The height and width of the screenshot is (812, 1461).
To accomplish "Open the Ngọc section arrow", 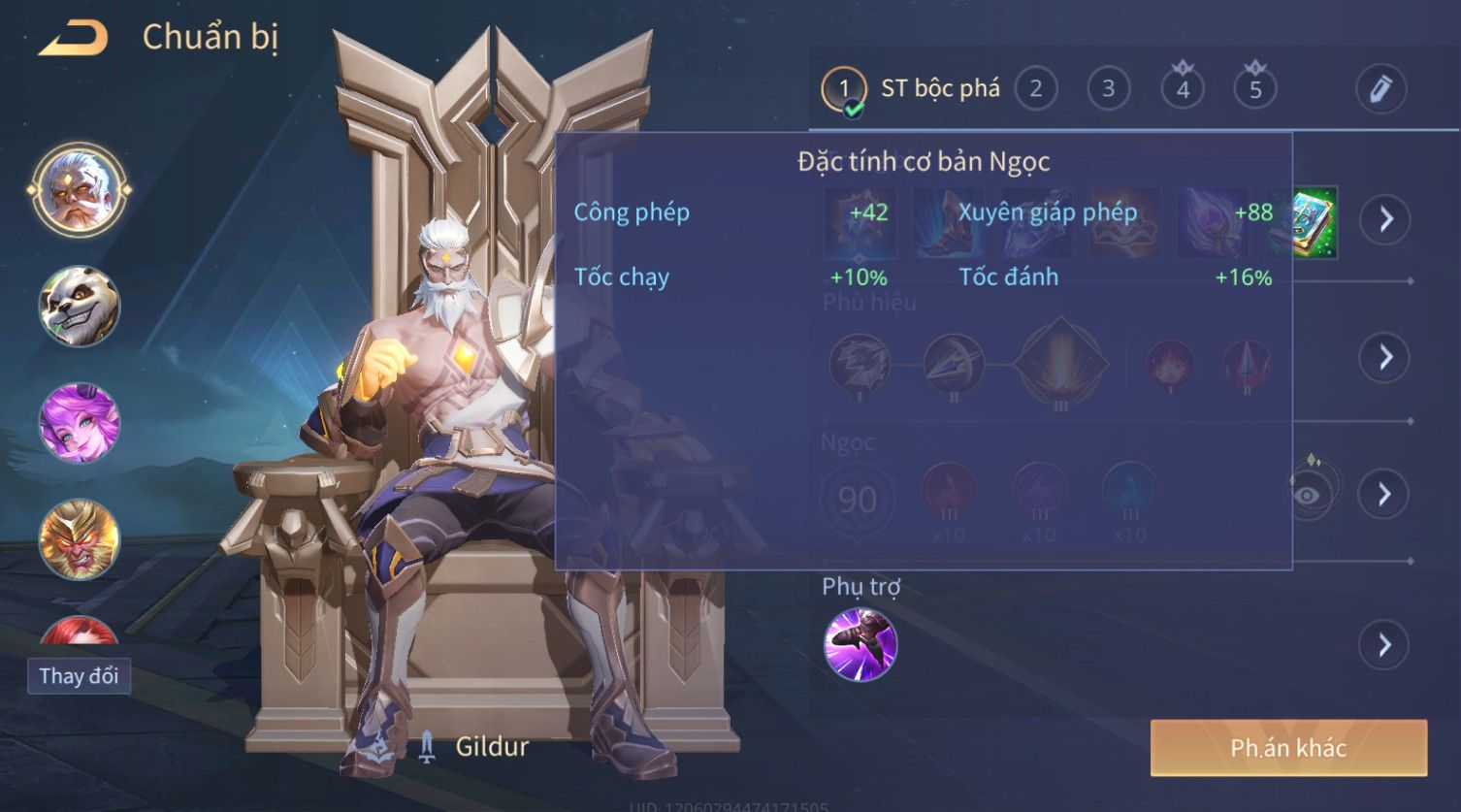I will click(1384, 495).
